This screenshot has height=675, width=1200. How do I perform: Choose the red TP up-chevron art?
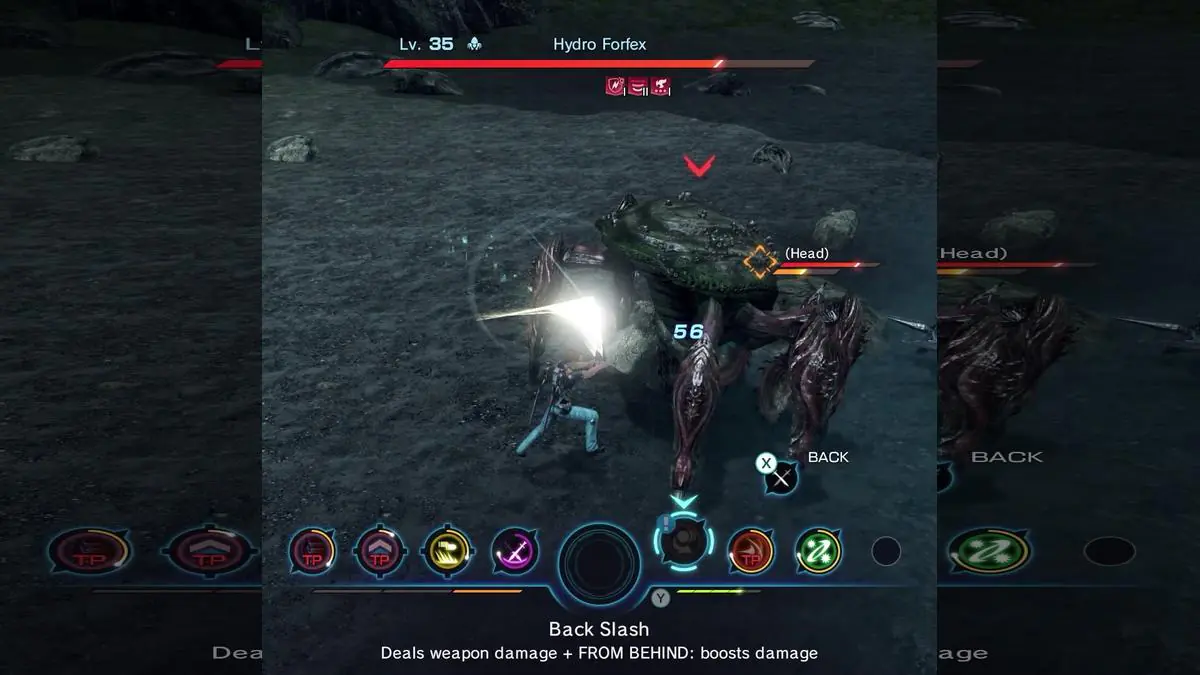pos(380,551)
